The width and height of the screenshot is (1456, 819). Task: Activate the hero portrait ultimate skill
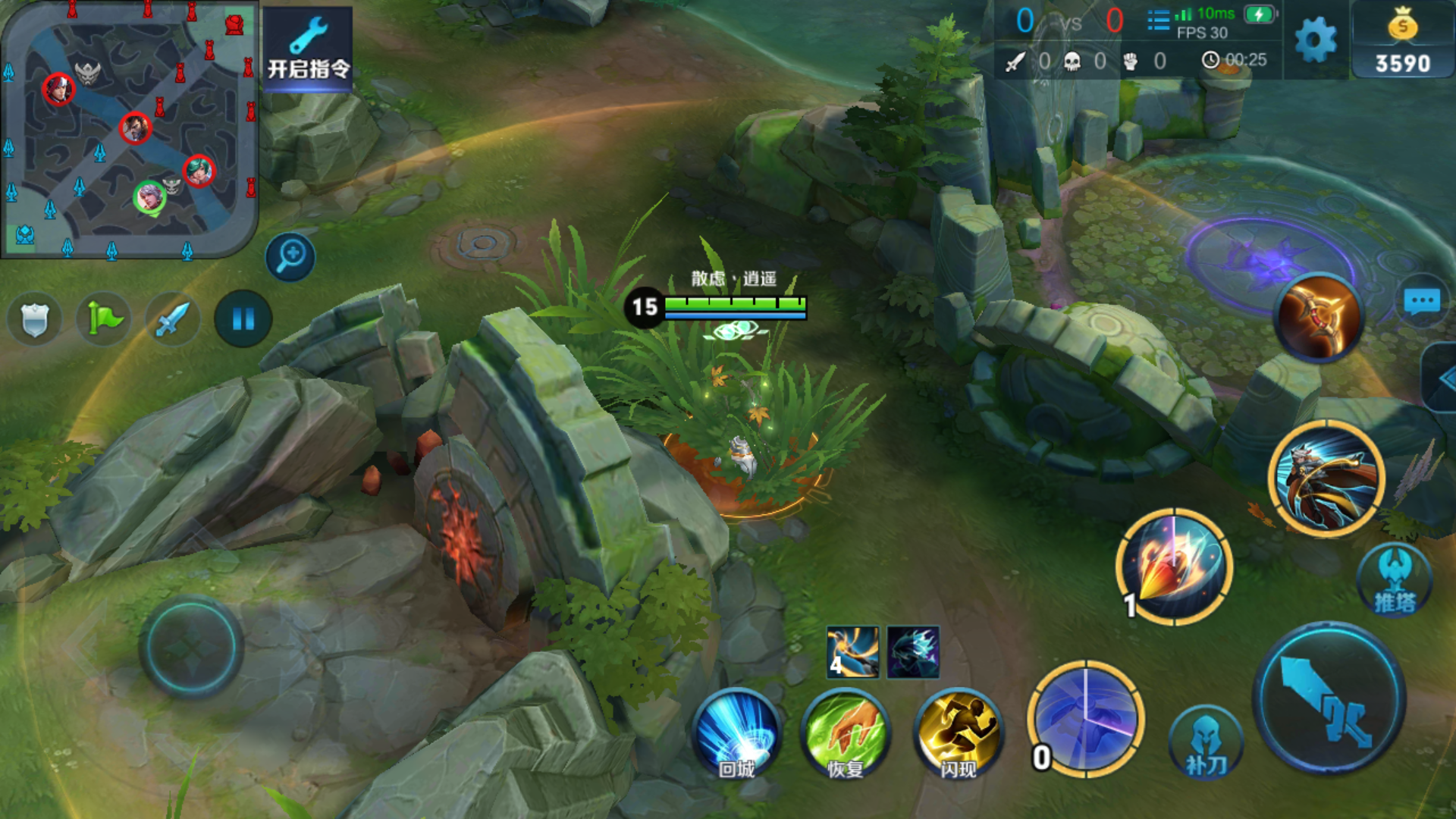(x=1326, y=478)
